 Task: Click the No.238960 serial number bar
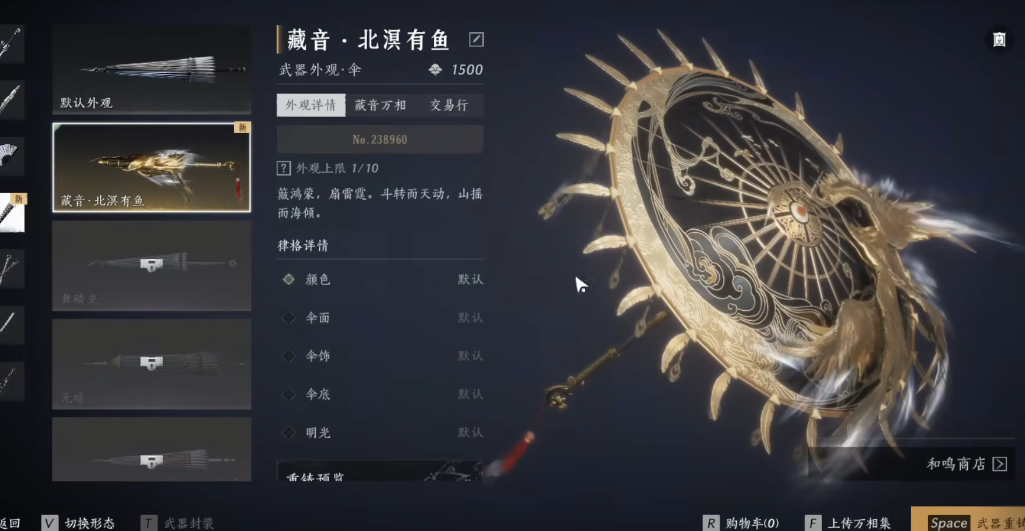pyautogui.click(x=380, y=139)
